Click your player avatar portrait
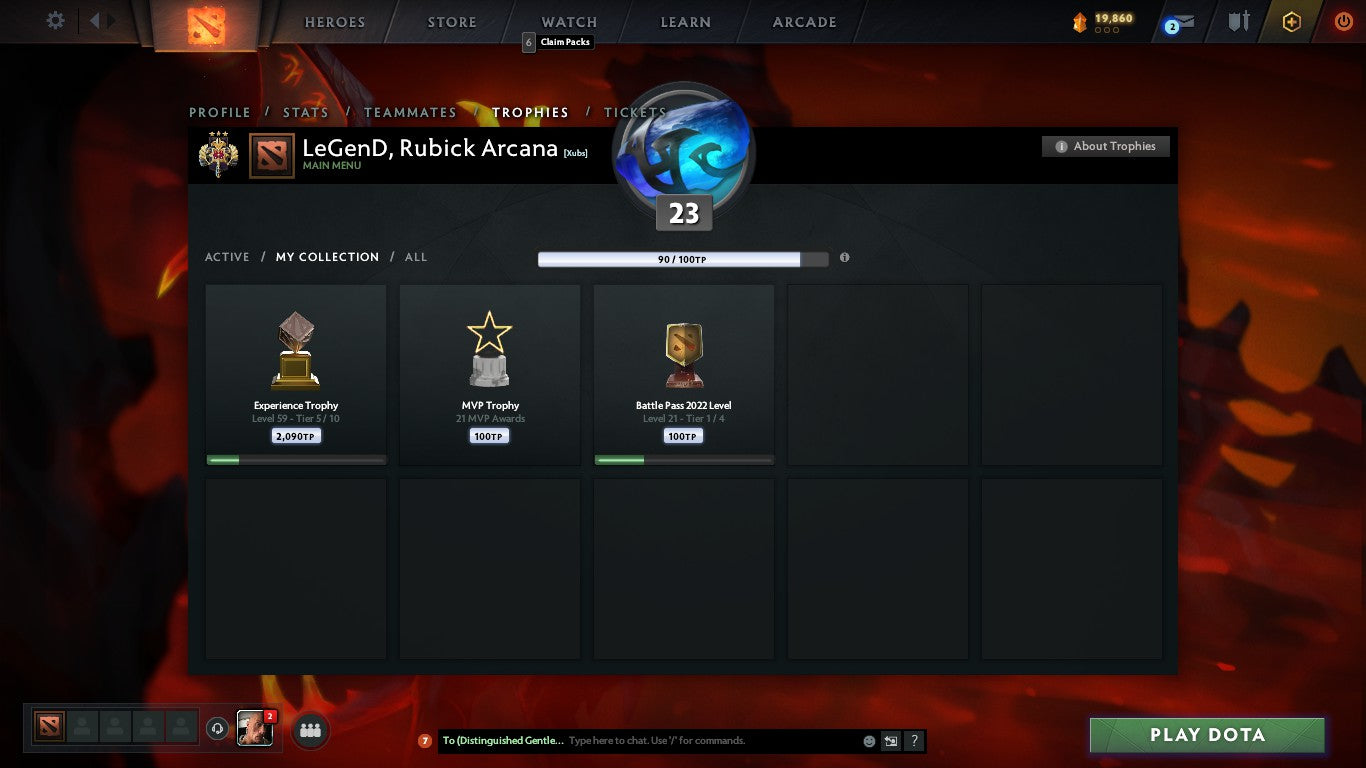The height and width of the screenshot is (768, 1366). (255, 730)
